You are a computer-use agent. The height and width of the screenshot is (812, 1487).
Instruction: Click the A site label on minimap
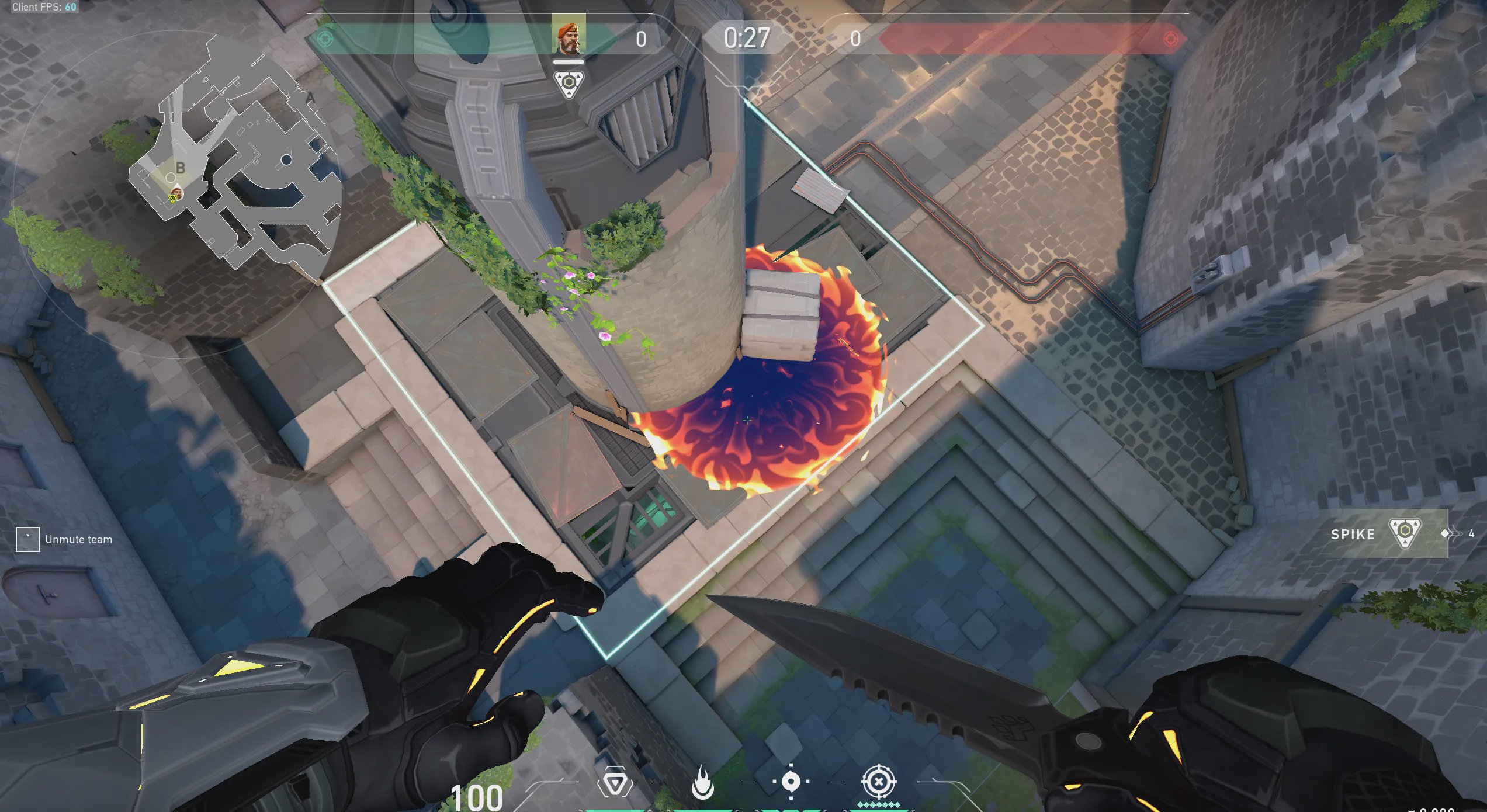[x=311, y=98]
